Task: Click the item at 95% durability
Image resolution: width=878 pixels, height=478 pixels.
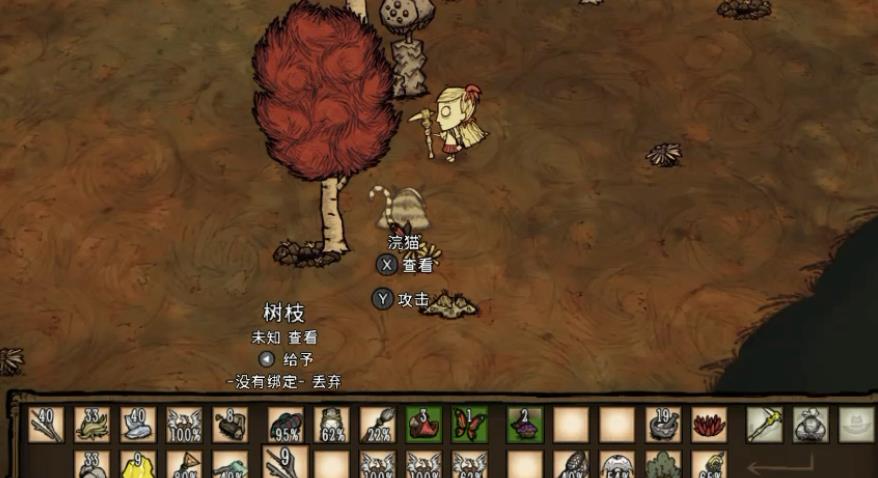Action: click(286, 424)
